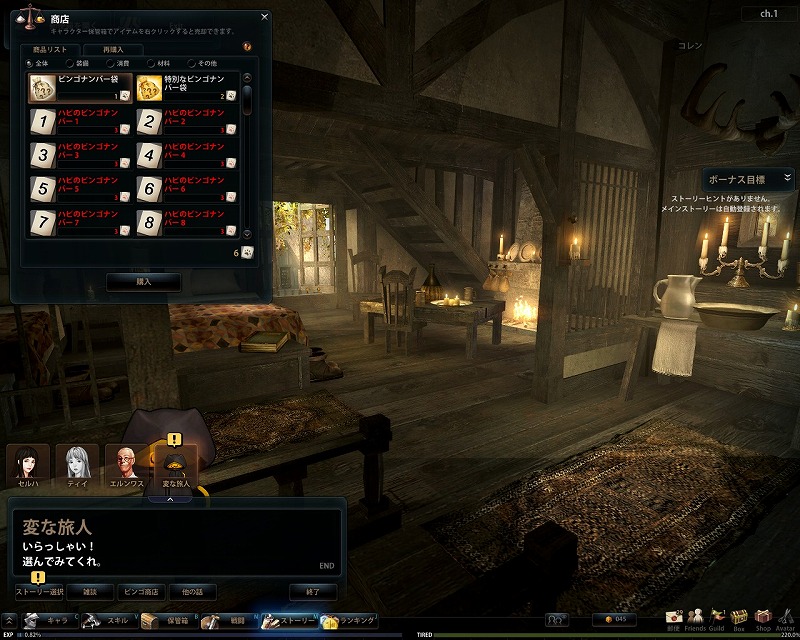Switch to the 再購入 tab

105,48
